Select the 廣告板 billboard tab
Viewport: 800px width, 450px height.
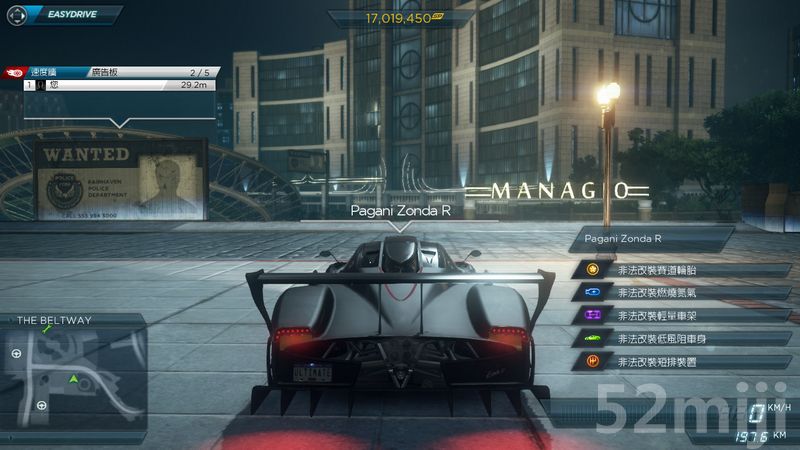103,73
